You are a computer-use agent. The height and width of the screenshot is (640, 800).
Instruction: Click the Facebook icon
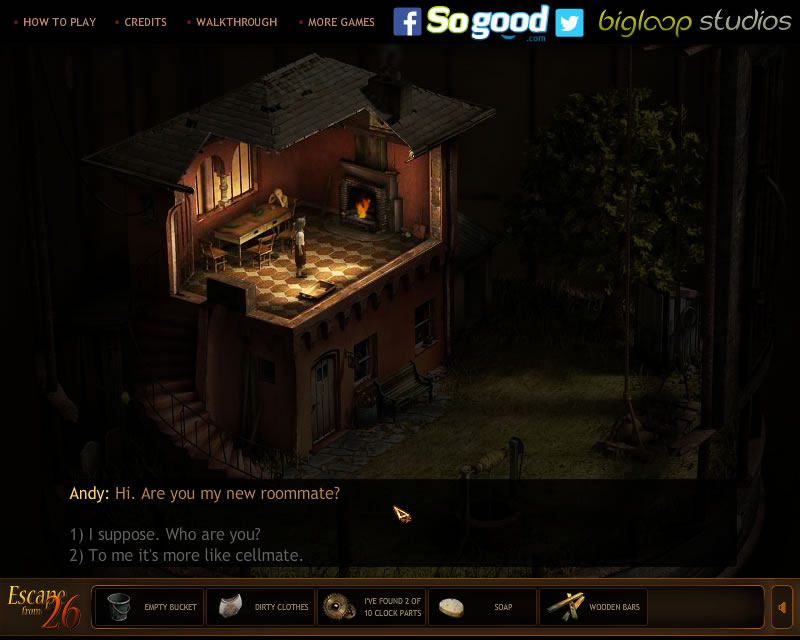point(407,22)
